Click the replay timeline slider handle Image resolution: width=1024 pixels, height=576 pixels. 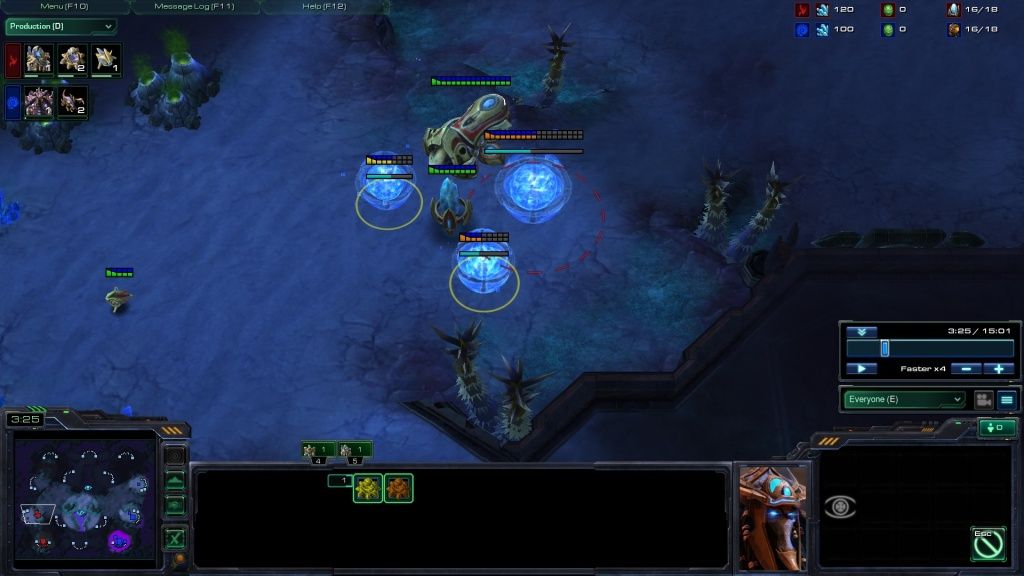(x=884, y=348)
